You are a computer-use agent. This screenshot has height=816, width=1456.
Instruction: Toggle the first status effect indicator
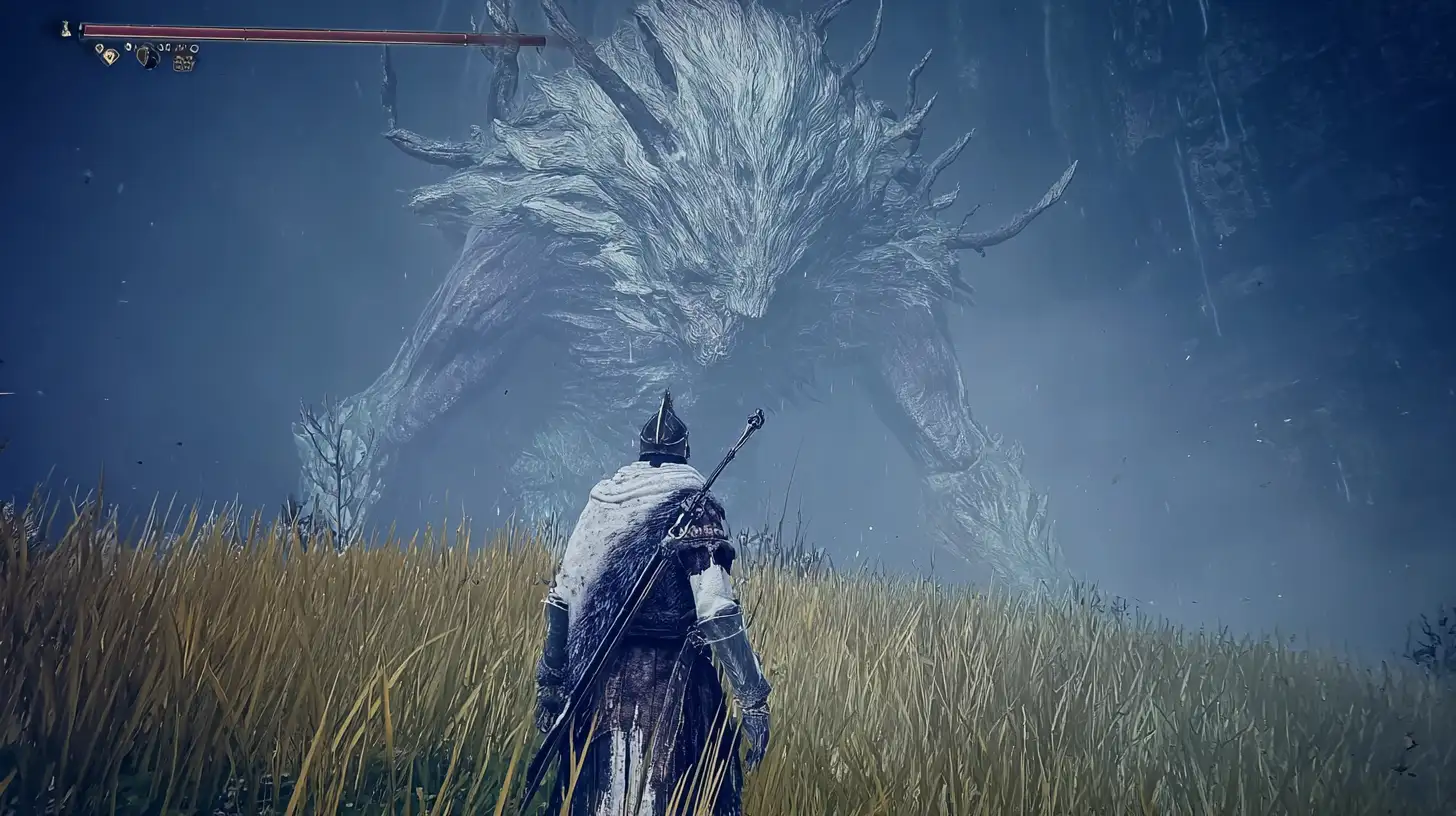(97, 48)
